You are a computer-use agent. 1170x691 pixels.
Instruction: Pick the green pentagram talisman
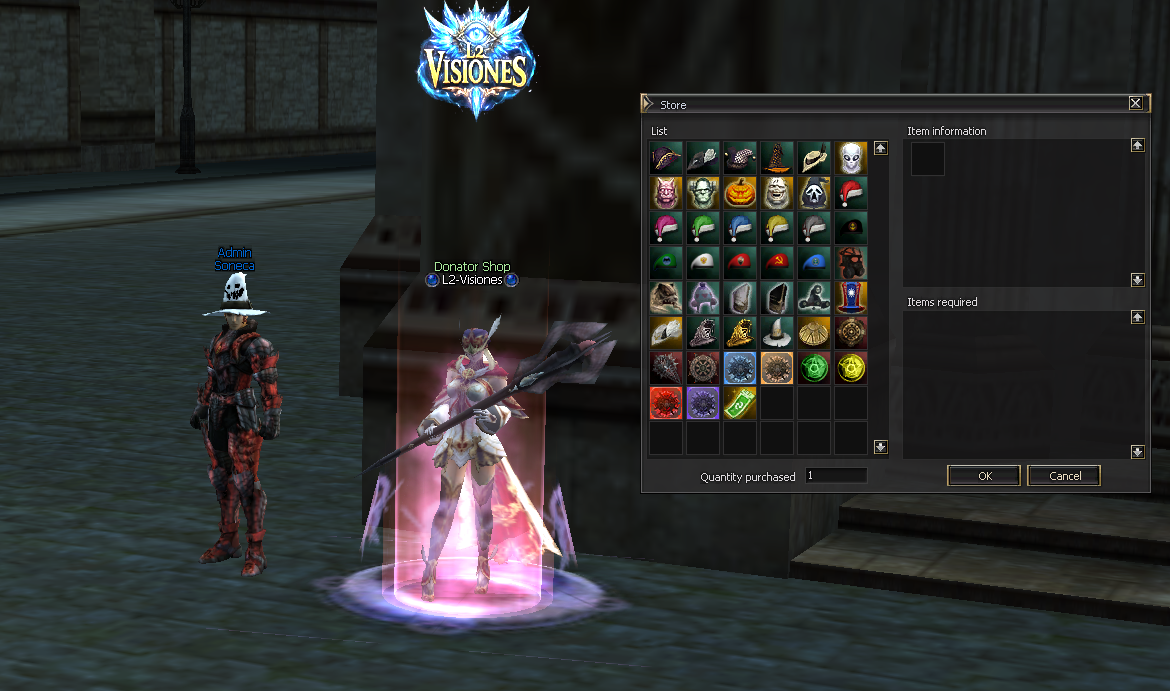(x=814, y=368)
